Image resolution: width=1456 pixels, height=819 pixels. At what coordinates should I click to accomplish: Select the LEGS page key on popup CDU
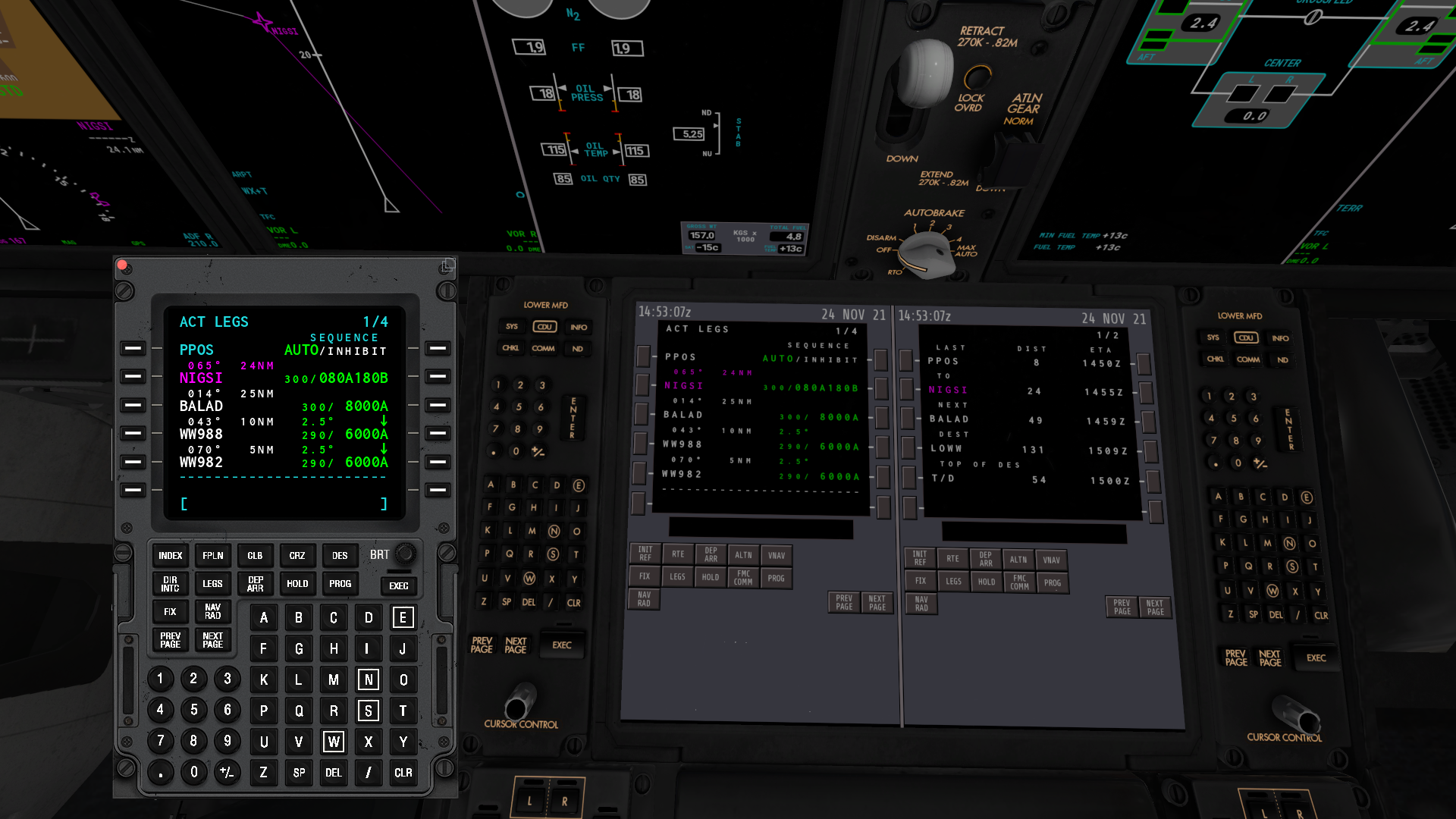[212, 583]
